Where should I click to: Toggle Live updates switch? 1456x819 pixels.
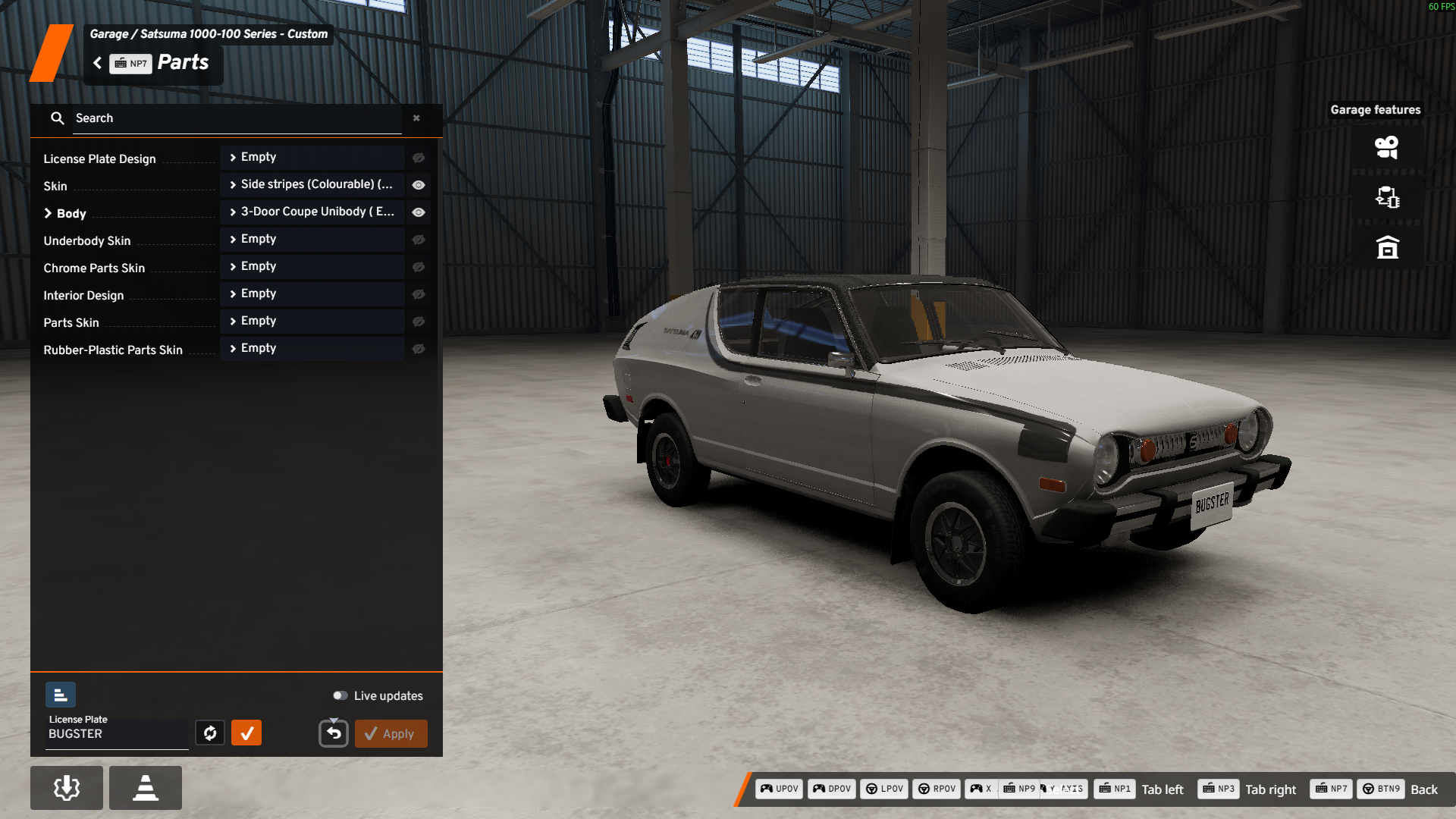point(340,696)
